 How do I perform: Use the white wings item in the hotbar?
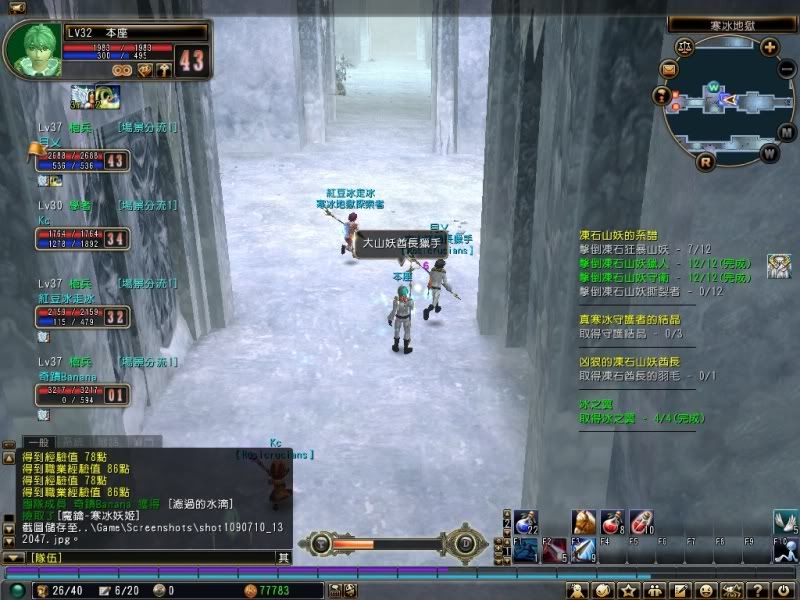tap(787, 521)
